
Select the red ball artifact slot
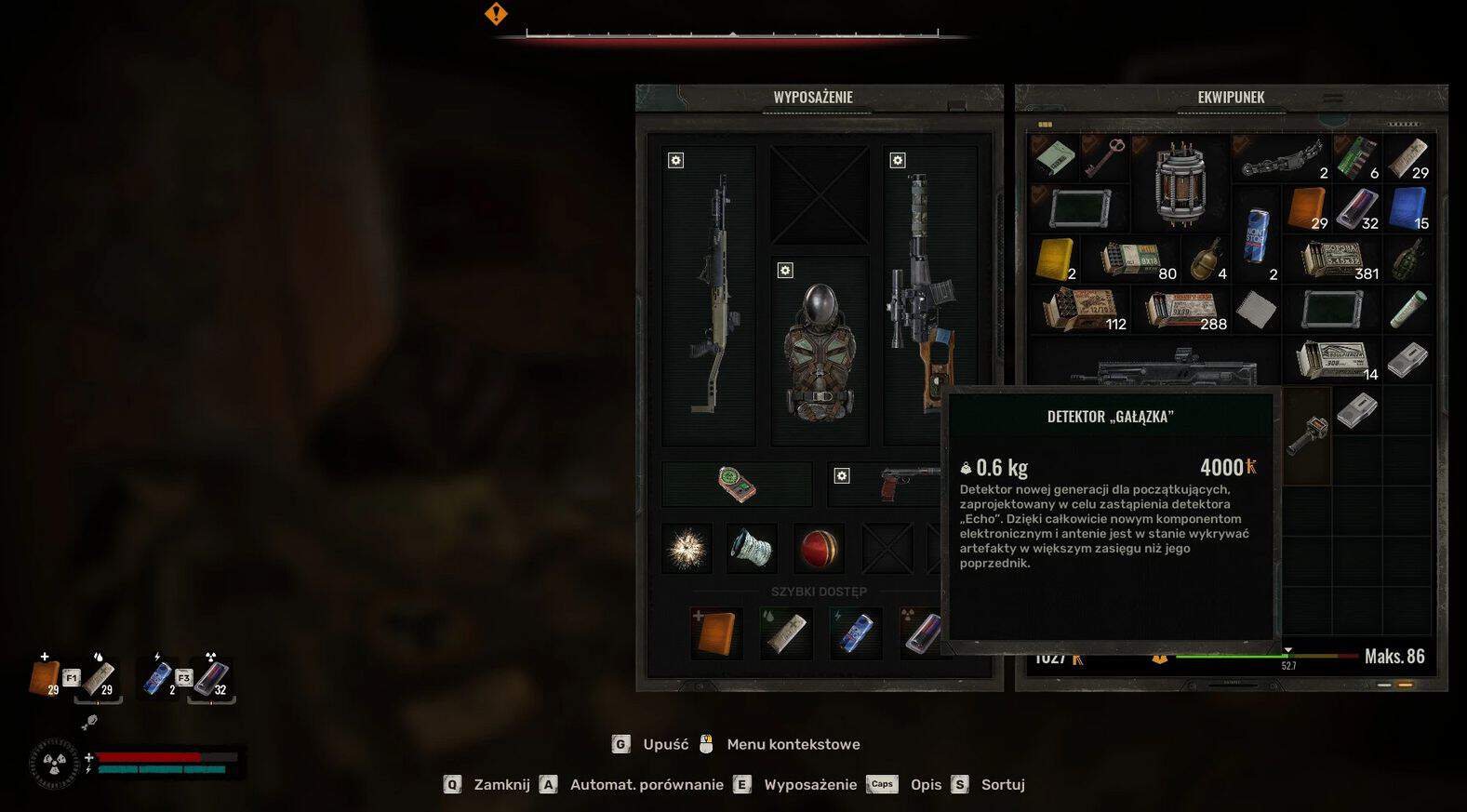pos(819,549)
